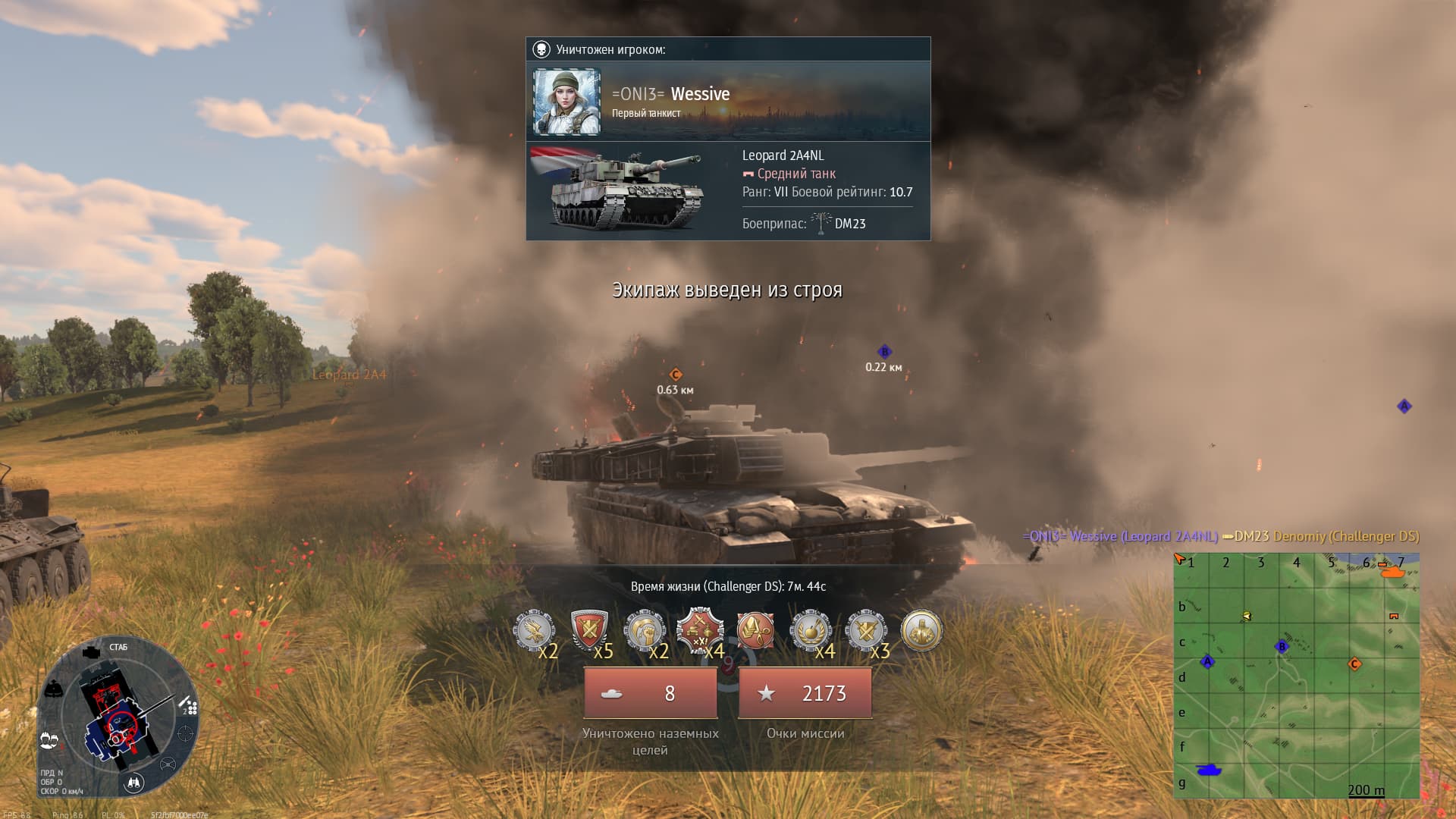The image size is (1456, 819).
Task: Select the scissors and chevron award
Action: 755,630
